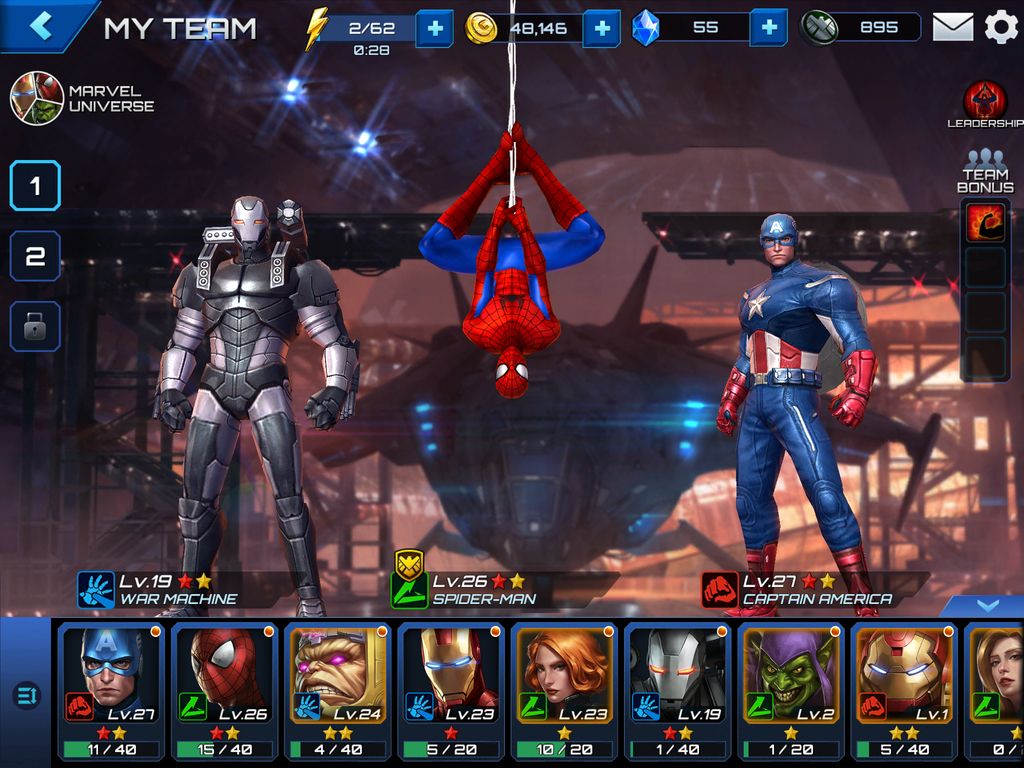
Task: Choose the War Machine Lv.19 card
Action: (x=680, y=690)
